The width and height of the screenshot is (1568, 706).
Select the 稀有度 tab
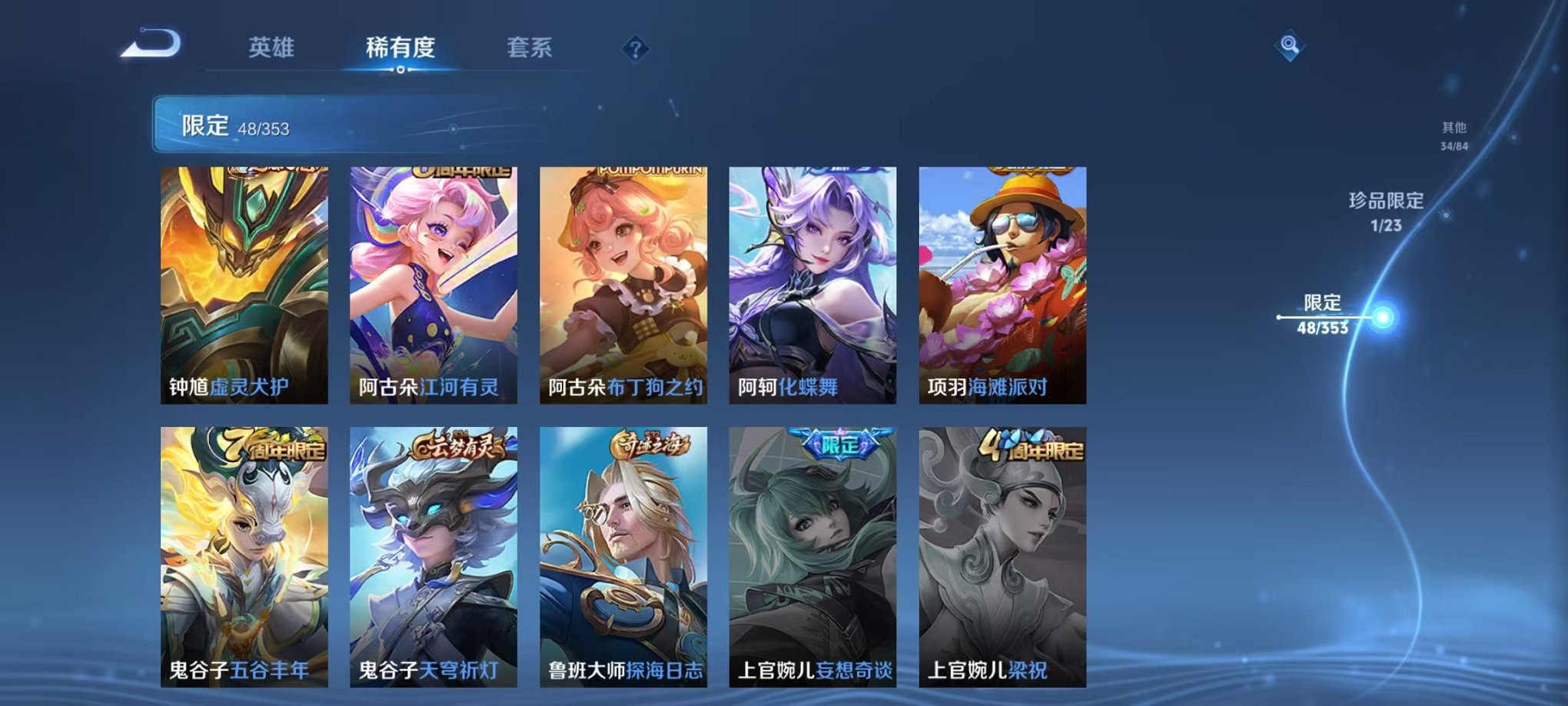[x=402, y=48]
